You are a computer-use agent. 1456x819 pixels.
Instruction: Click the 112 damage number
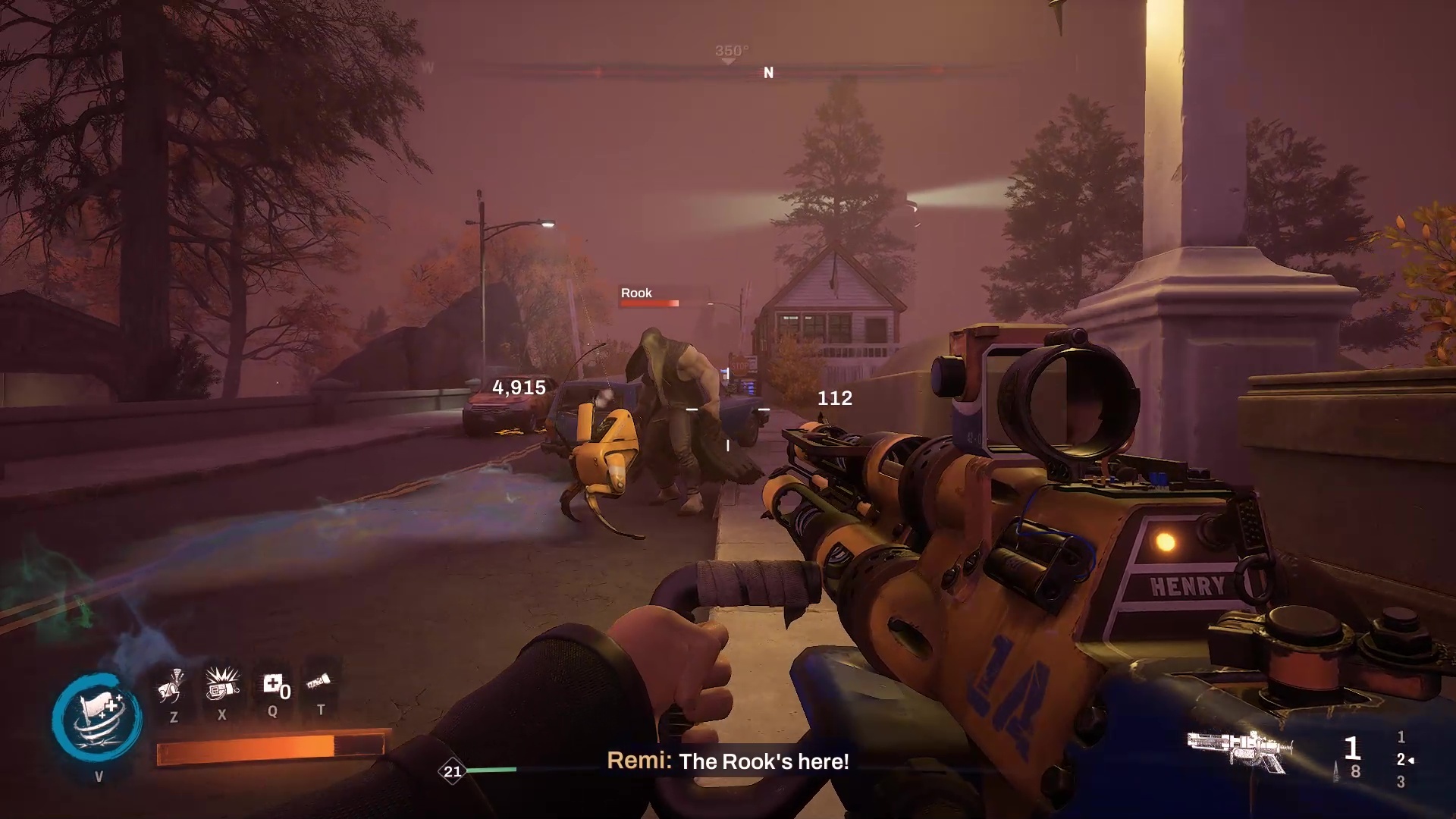pos(833,398)
